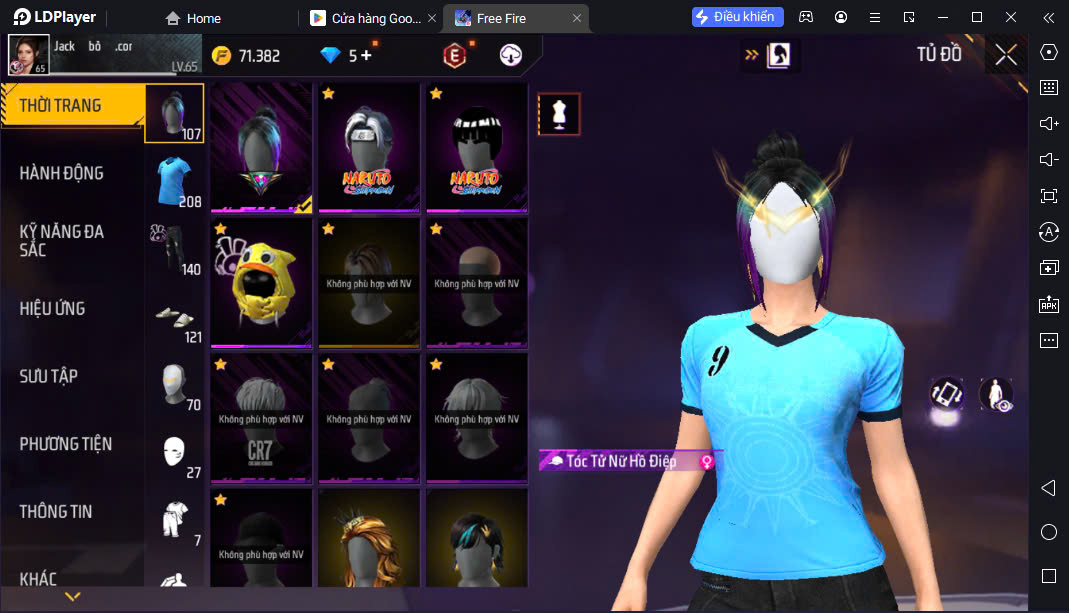Close the wardrobe with the X button
This screenshot has height=613, width=1069.
pyautogui.click(x=1006, y=55)
